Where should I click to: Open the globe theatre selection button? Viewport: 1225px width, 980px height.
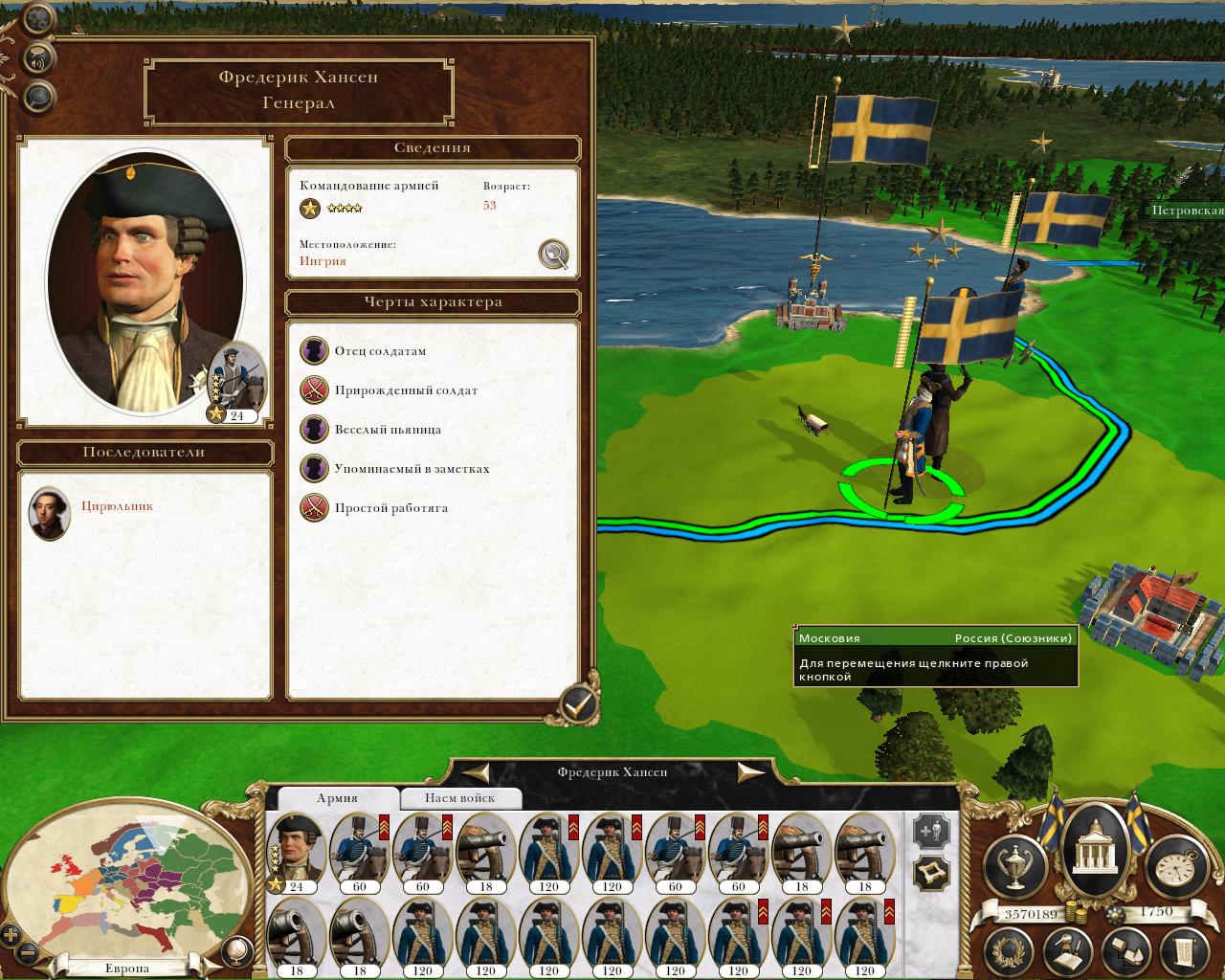click(x=234, y=951)
